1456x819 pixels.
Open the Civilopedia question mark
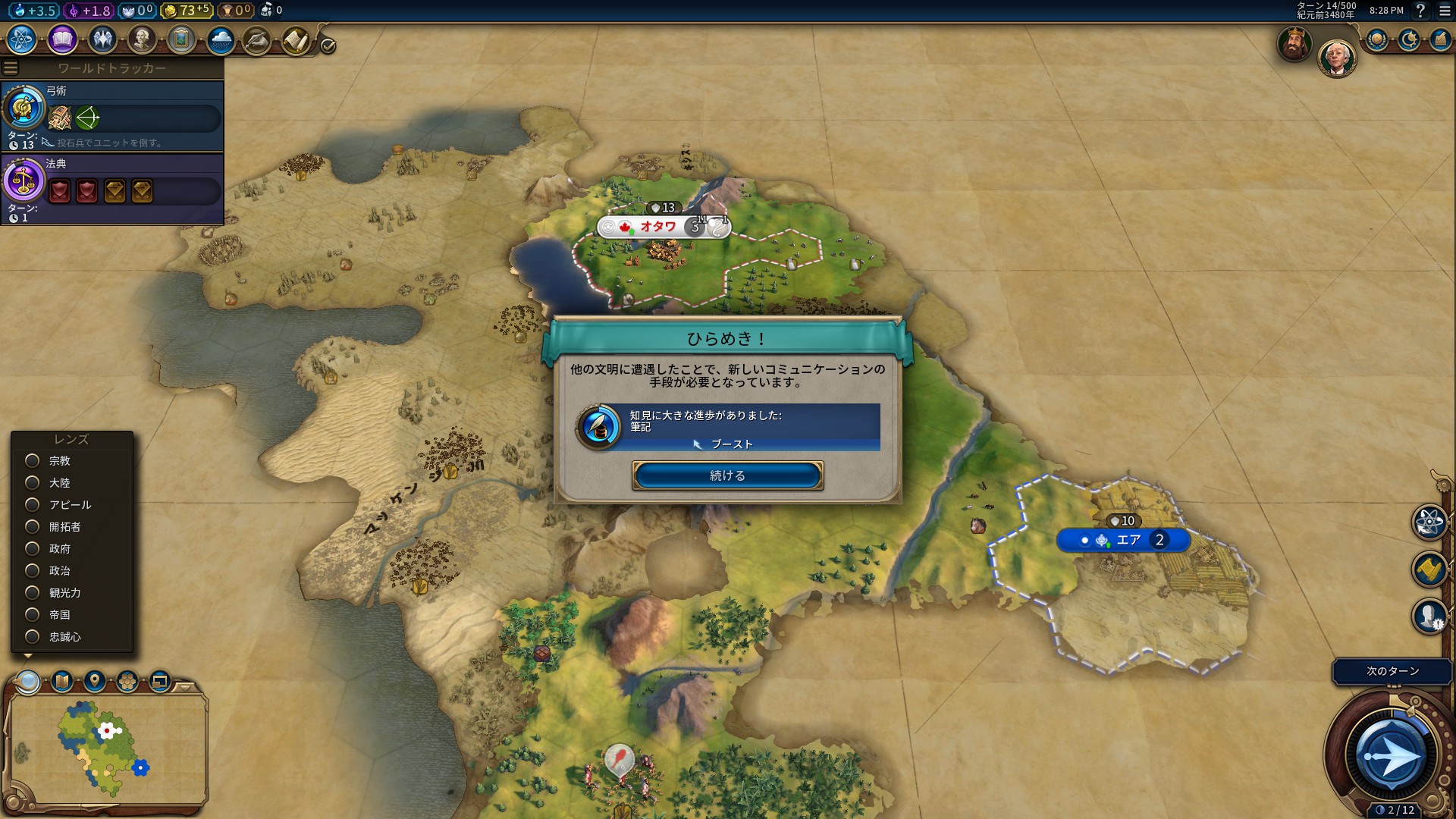[x=1420, y=11]
